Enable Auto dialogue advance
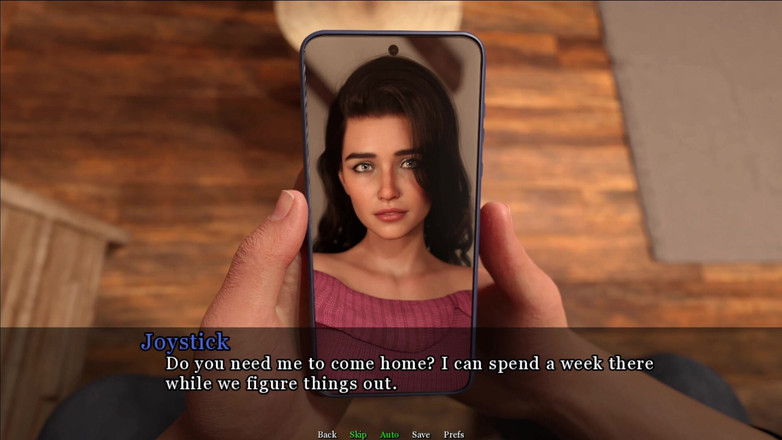Viewport: 782px width, 440px height. click(389, 434)
